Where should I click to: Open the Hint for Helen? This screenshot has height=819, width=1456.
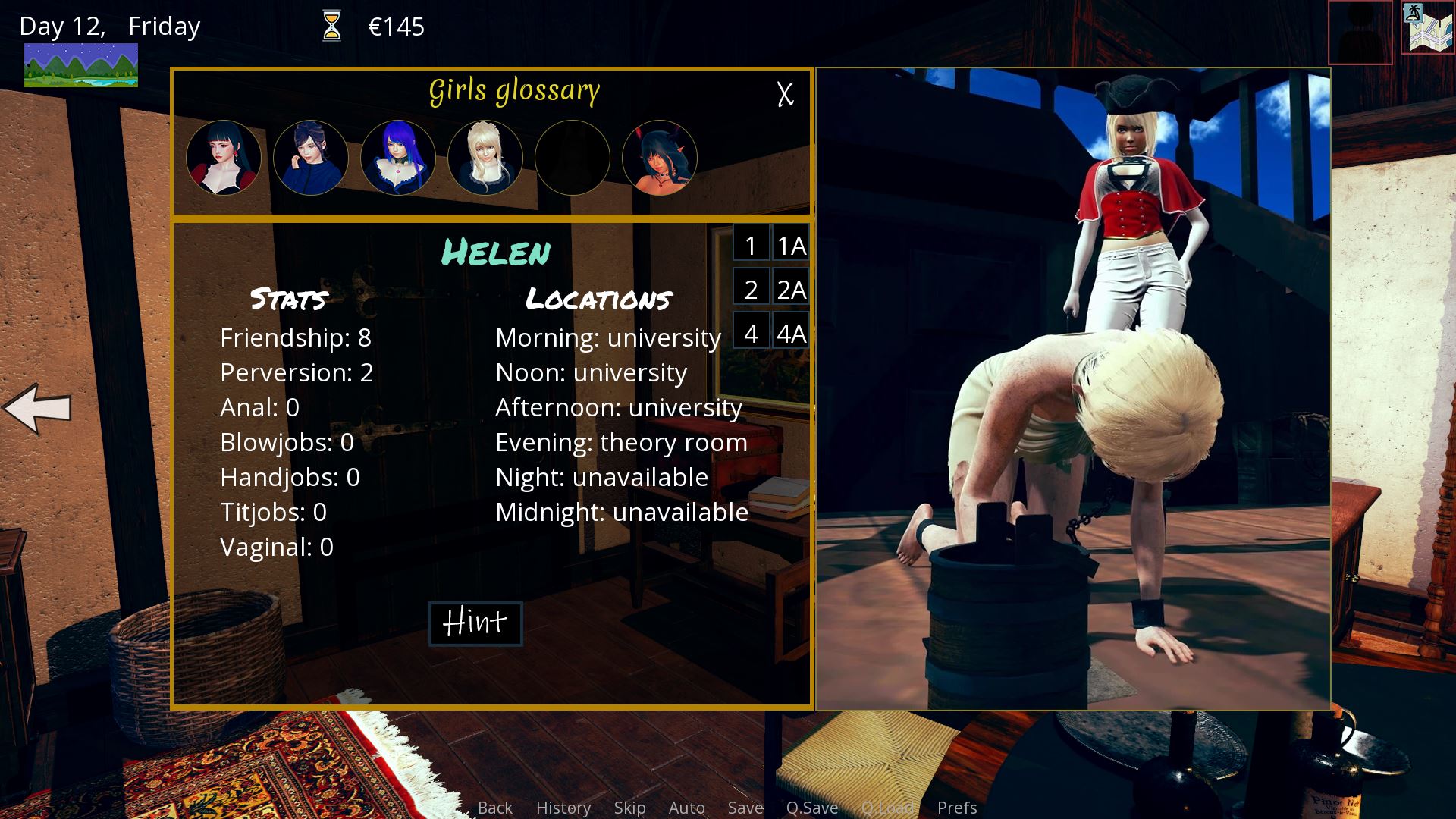pos(475,623)
